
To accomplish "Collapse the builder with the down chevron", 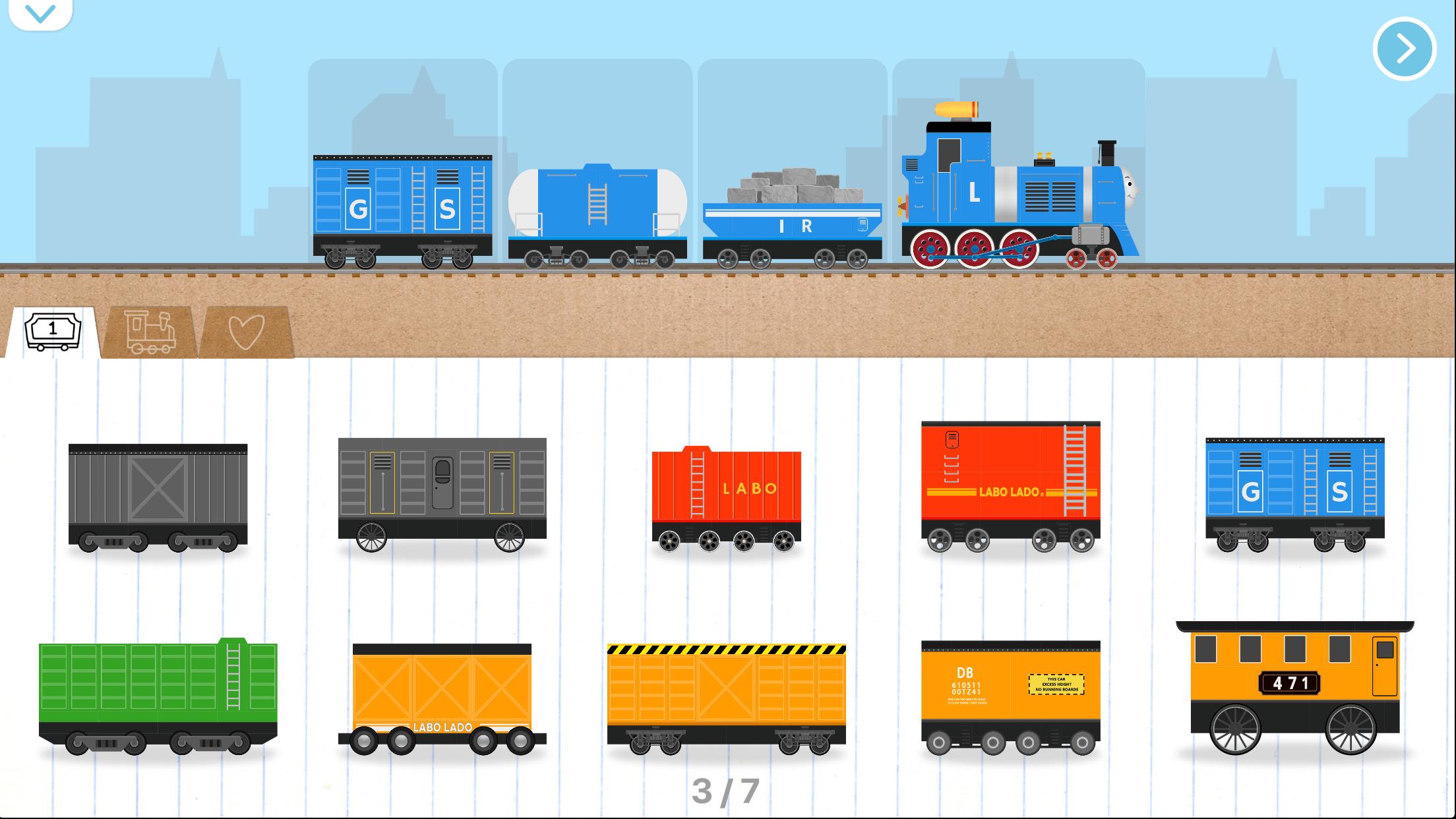I will pos(41,15).
